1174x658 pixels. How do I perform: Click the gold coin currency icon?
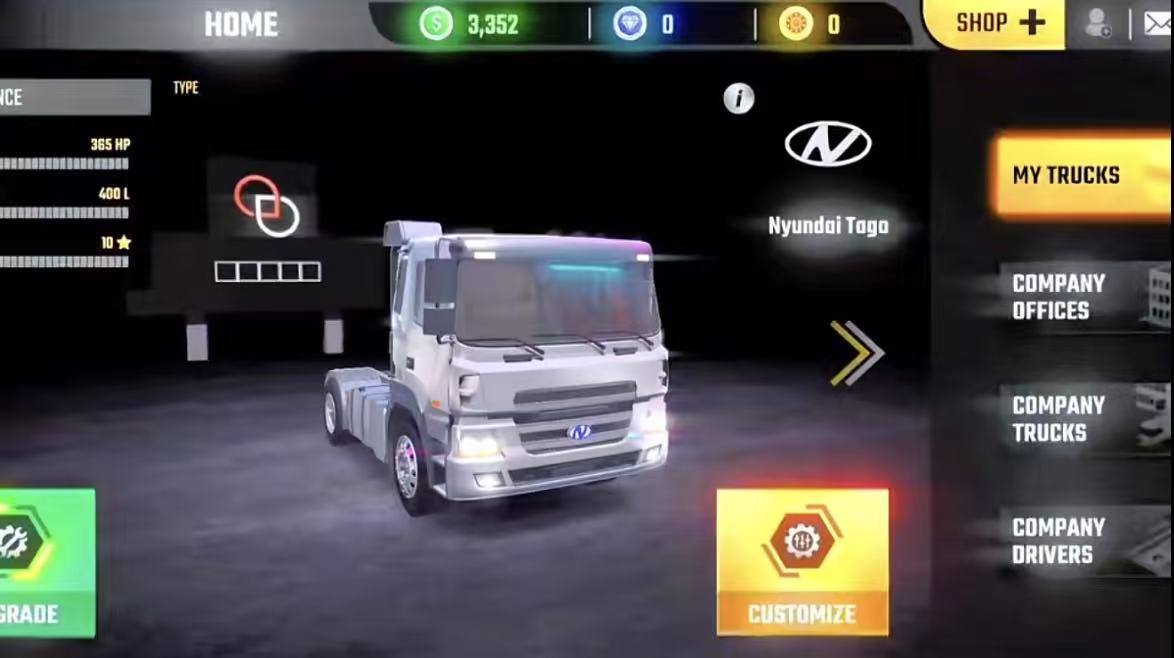[797, 24]
